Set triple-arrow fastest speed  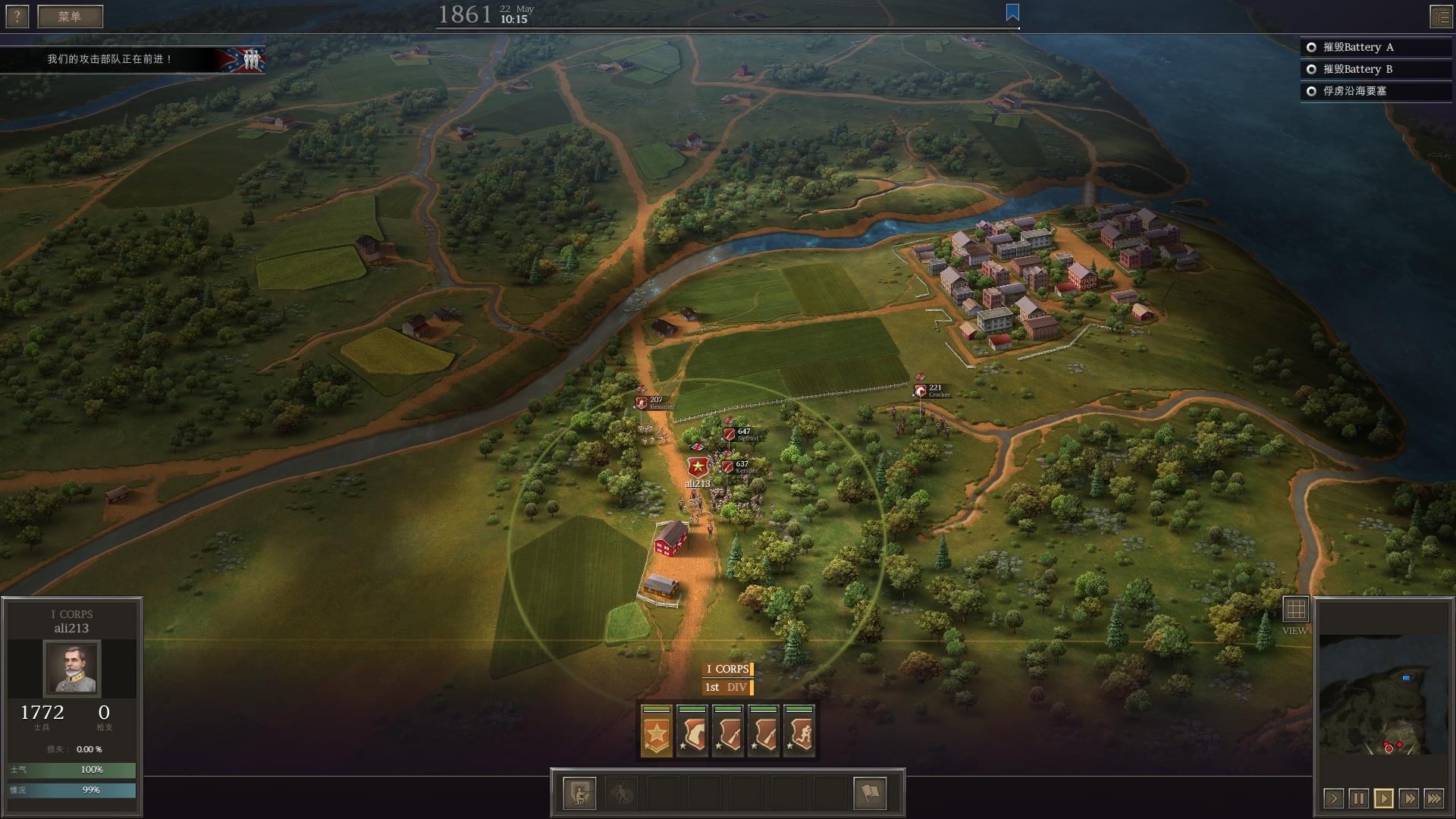[1433, 799]
